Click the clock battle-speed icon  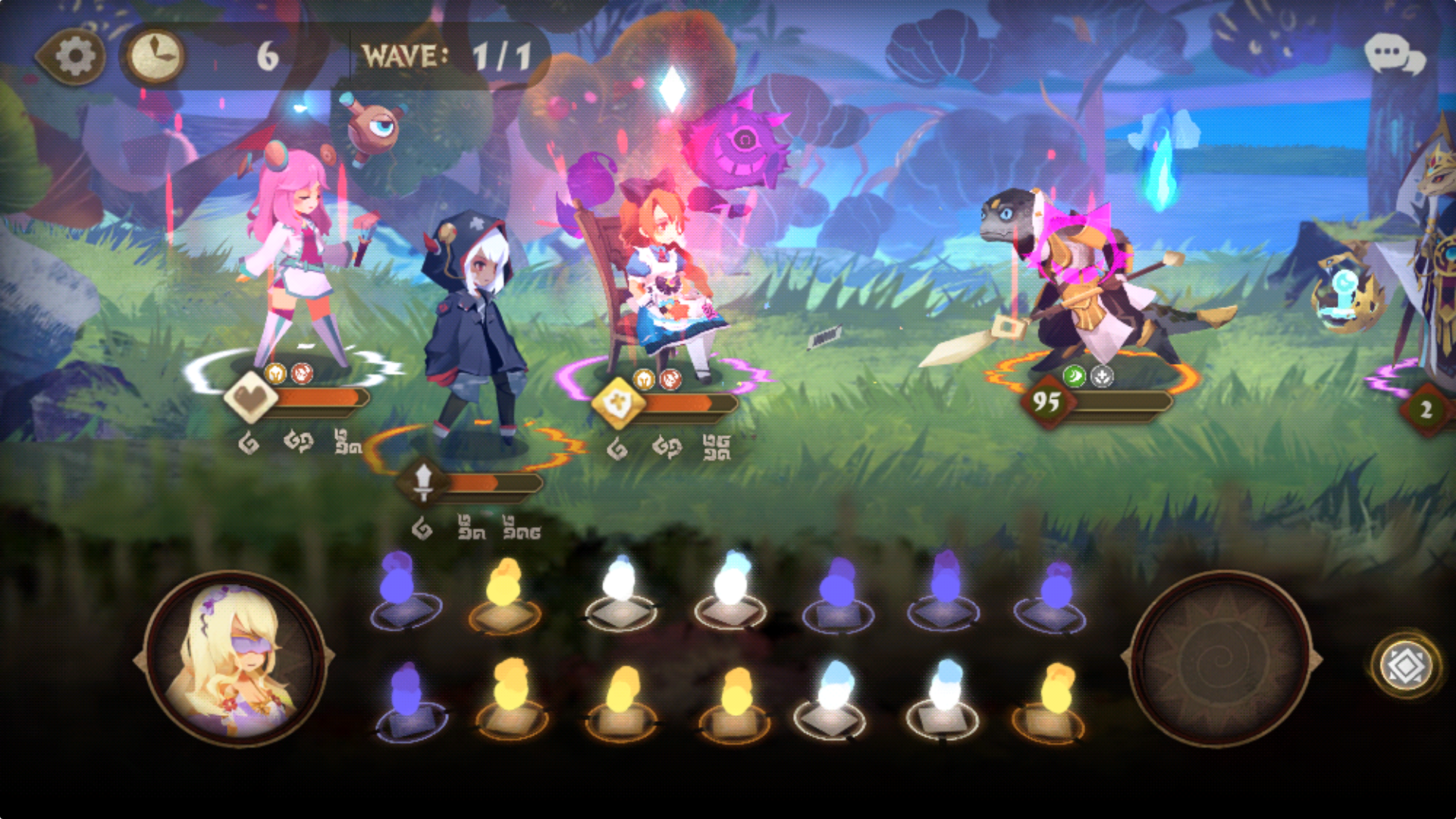pos(154,53)
